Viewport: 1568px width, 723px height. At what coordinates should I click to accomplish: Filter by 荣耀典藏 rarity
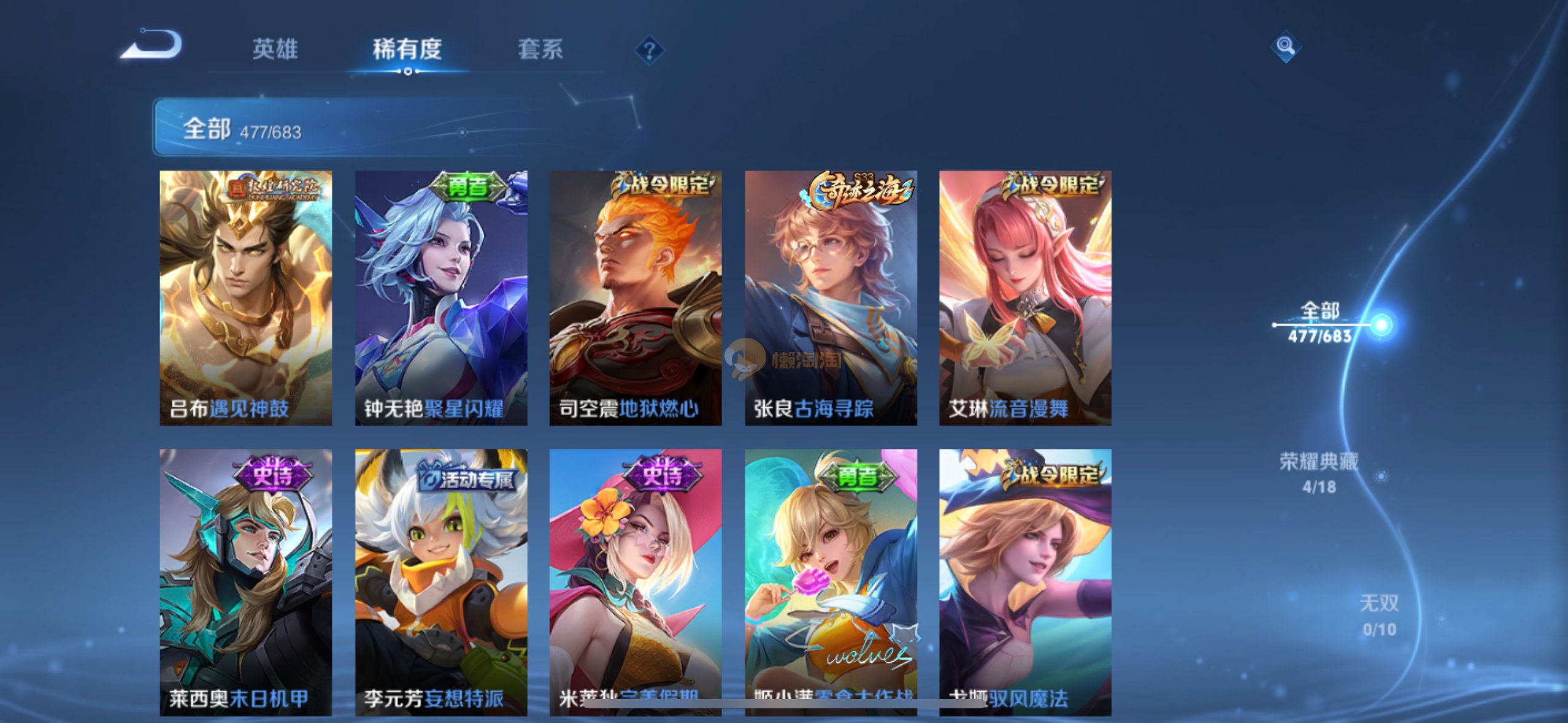1319,472
